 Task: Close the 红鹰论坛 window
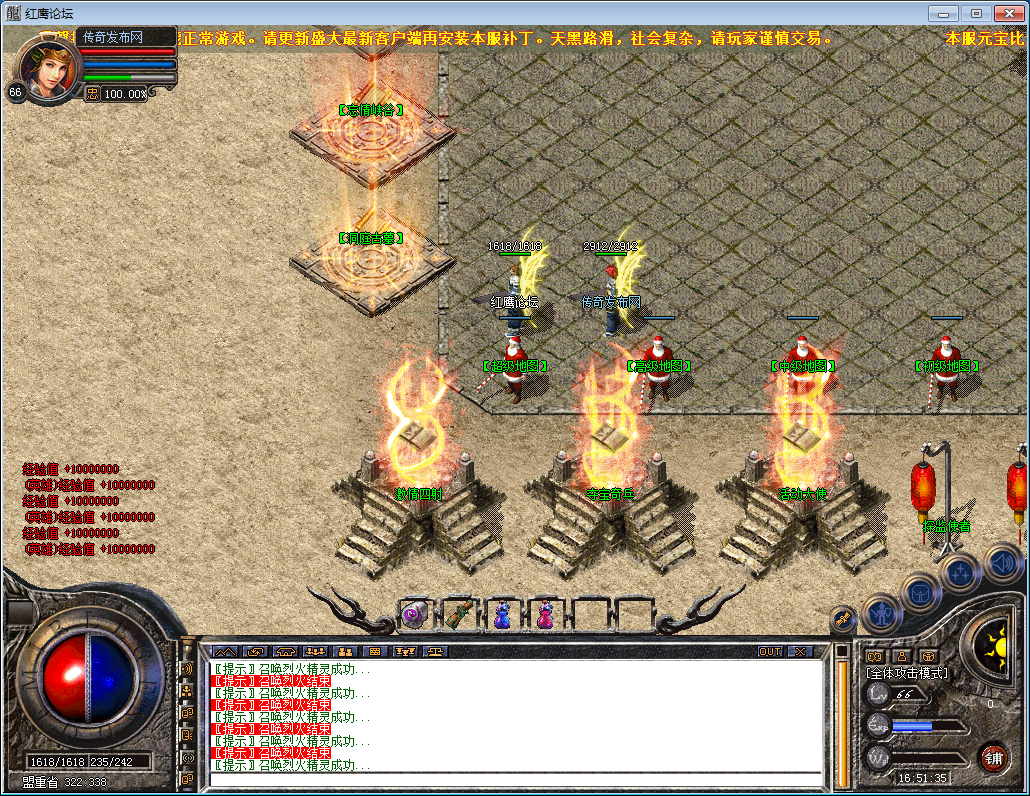click(1008, 13)
